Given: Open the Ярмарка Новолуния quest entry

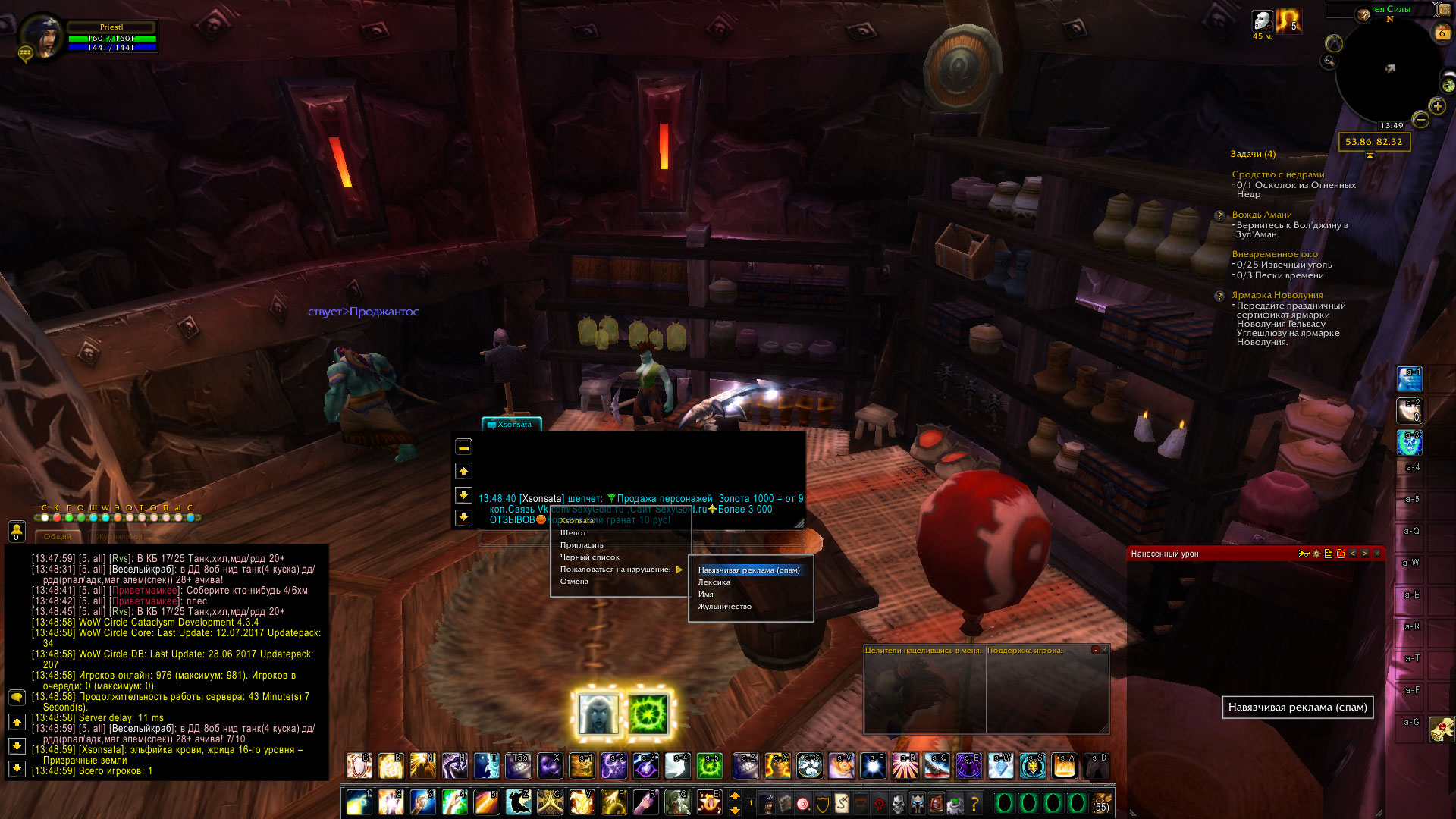Looking at the screenshot, I should tap(1276, 295).
